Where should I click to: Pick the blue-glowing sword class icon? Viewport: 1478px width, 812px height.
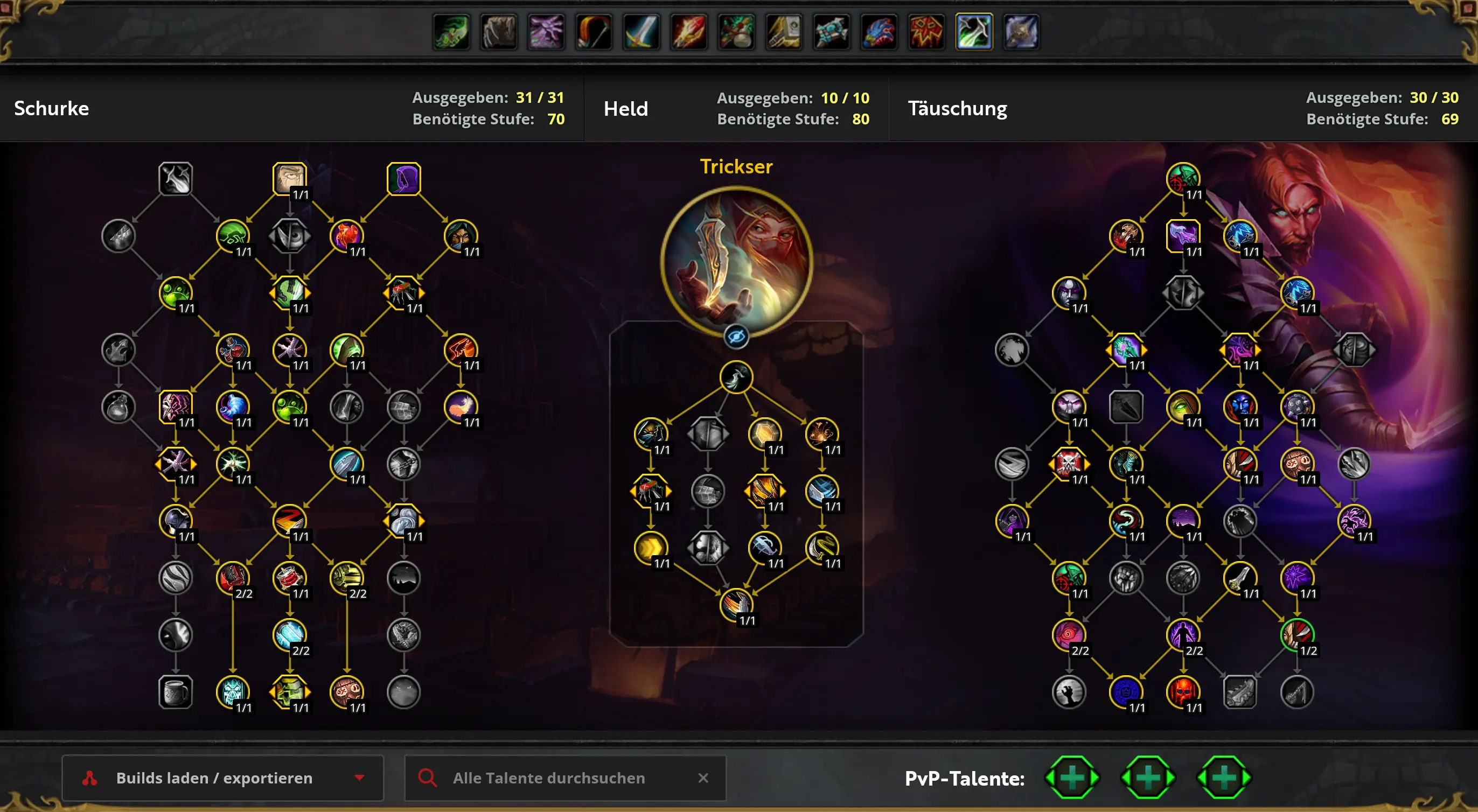(641, 32)
